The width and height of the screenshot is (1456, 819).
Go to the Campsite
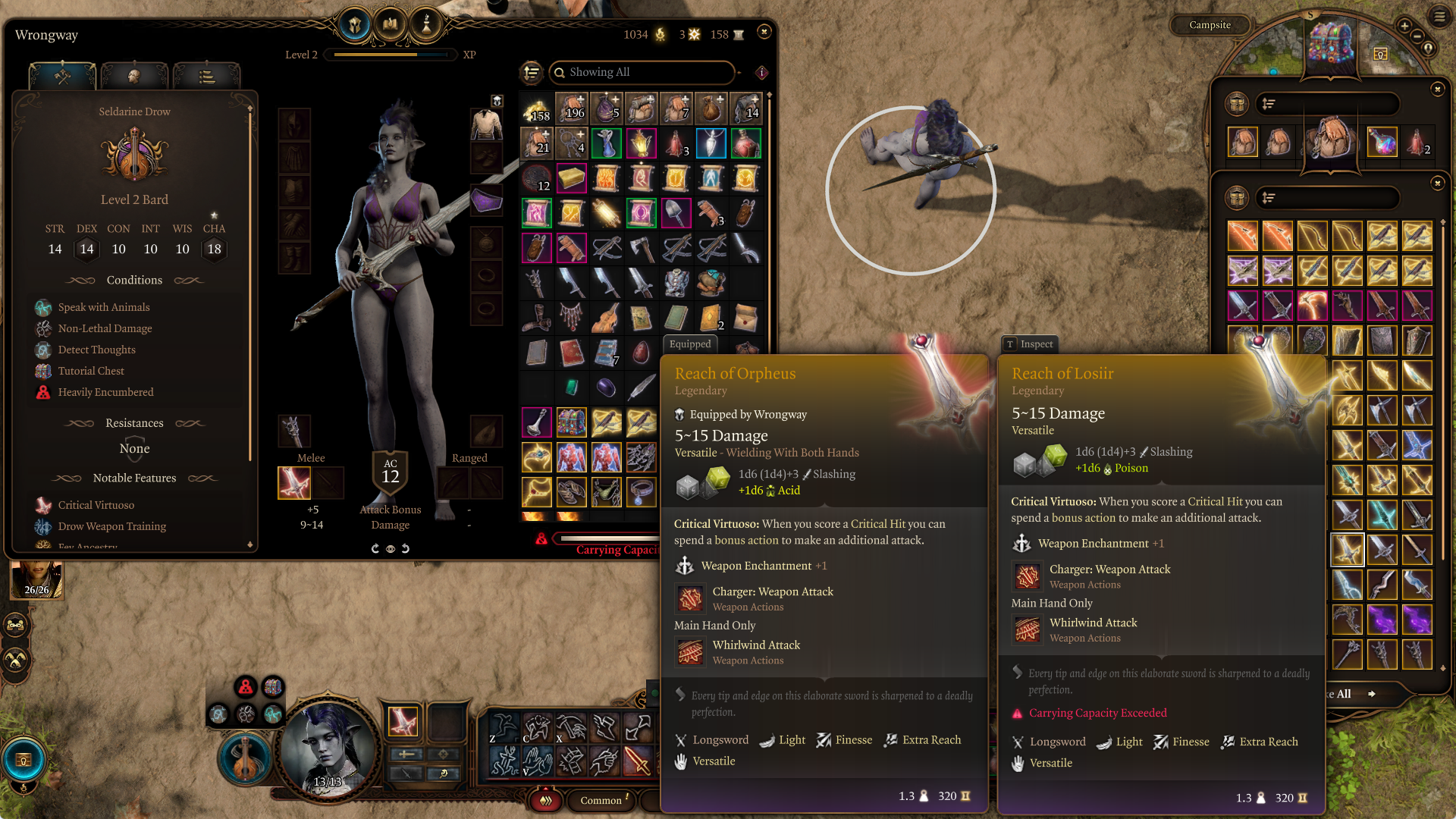[1210, 25]
